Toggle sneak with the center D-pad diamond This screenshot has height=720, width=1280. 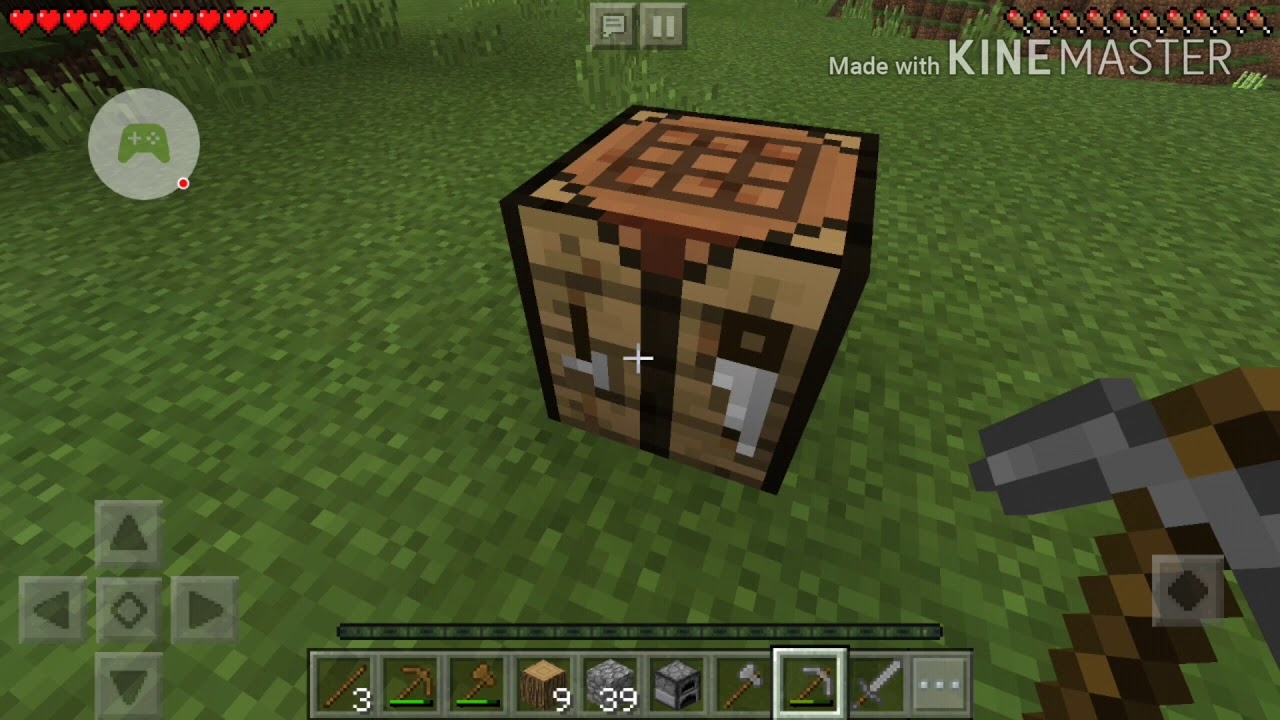coord(128,610)
